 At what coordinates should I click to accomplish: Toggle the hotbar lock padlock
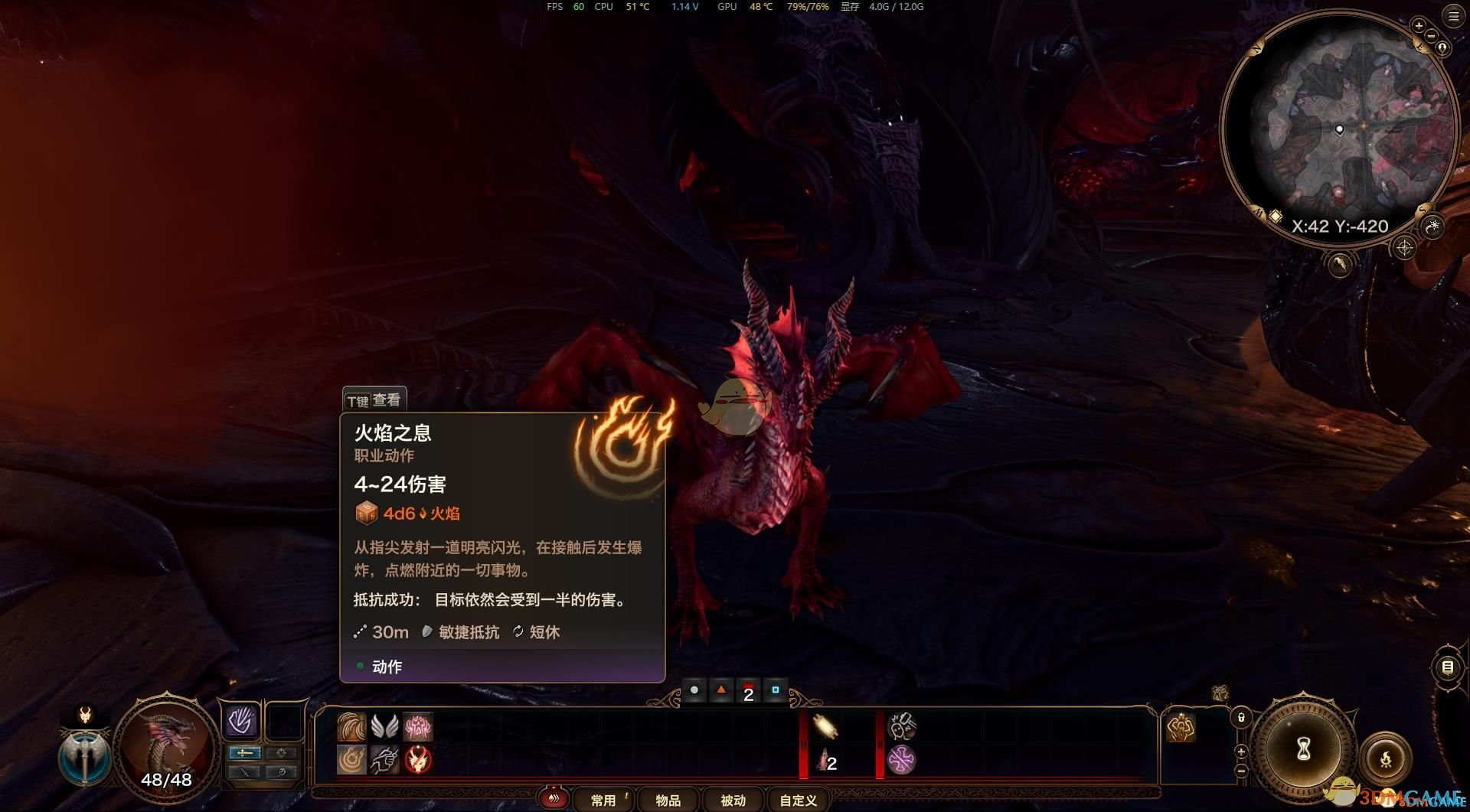(x=1241, y=718)
